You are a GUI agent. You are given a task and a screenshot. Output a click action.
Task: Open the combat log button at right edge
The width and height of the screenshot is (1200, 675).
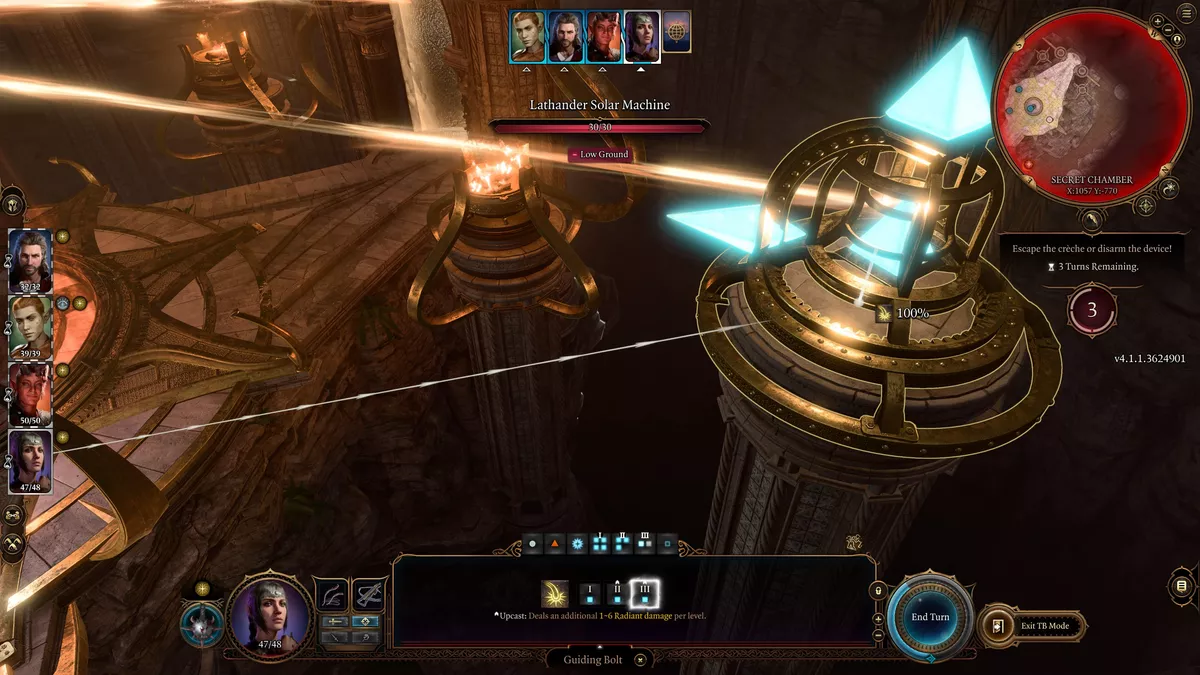1181,586
